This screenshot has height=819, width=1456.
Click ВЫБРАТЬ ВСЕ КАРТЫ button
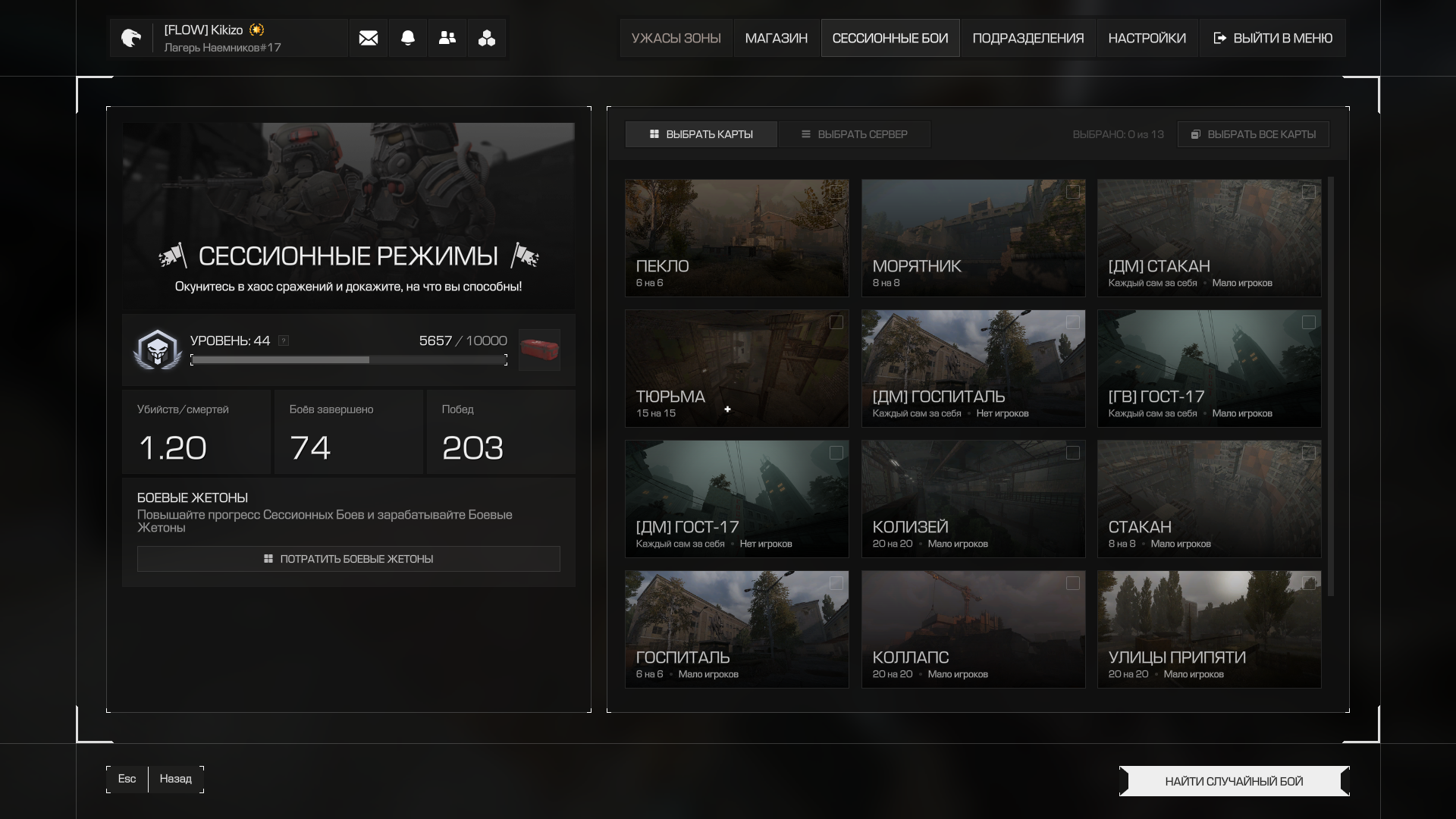(x=1253, y=134)
